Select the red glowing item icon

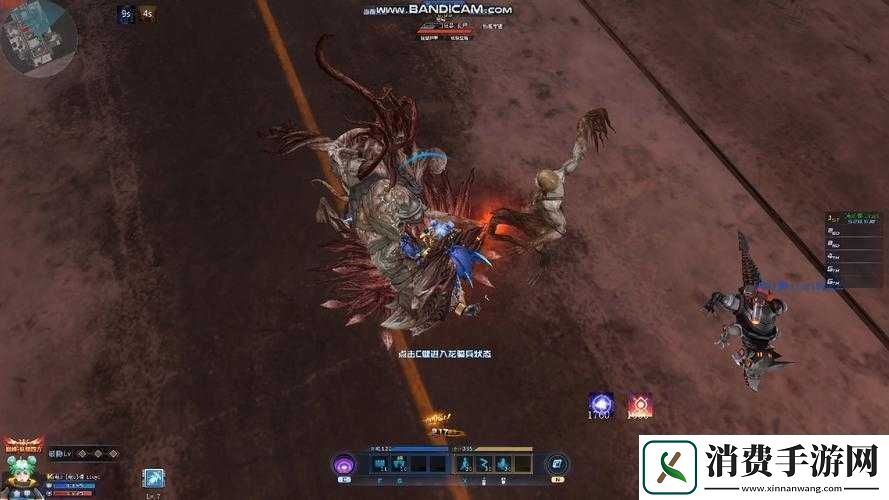tap(639, 405)
